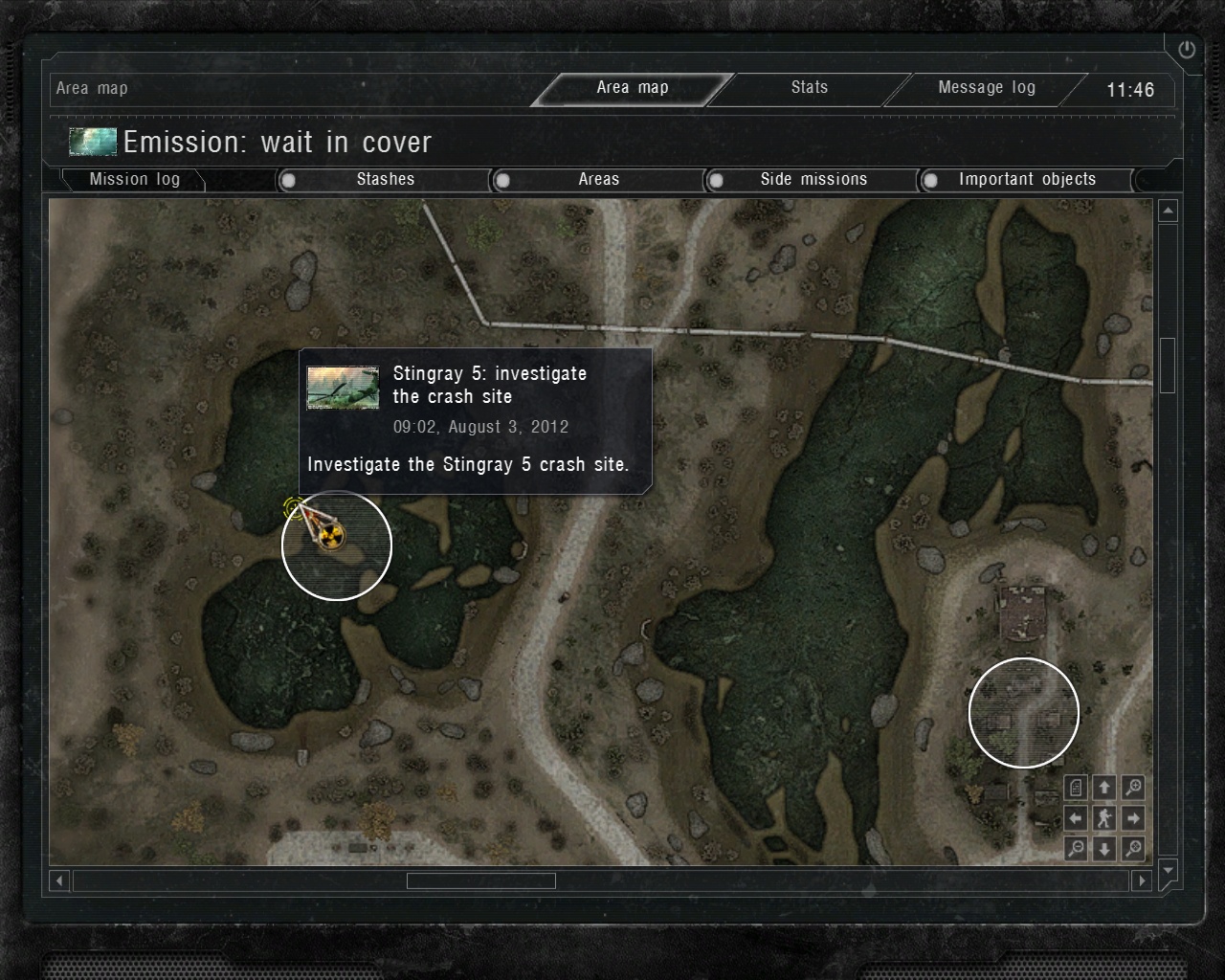Pan the map down with arrow button
This screenshot has height=980, width=1225.
pyautogui.click(x=1104, y=848)
